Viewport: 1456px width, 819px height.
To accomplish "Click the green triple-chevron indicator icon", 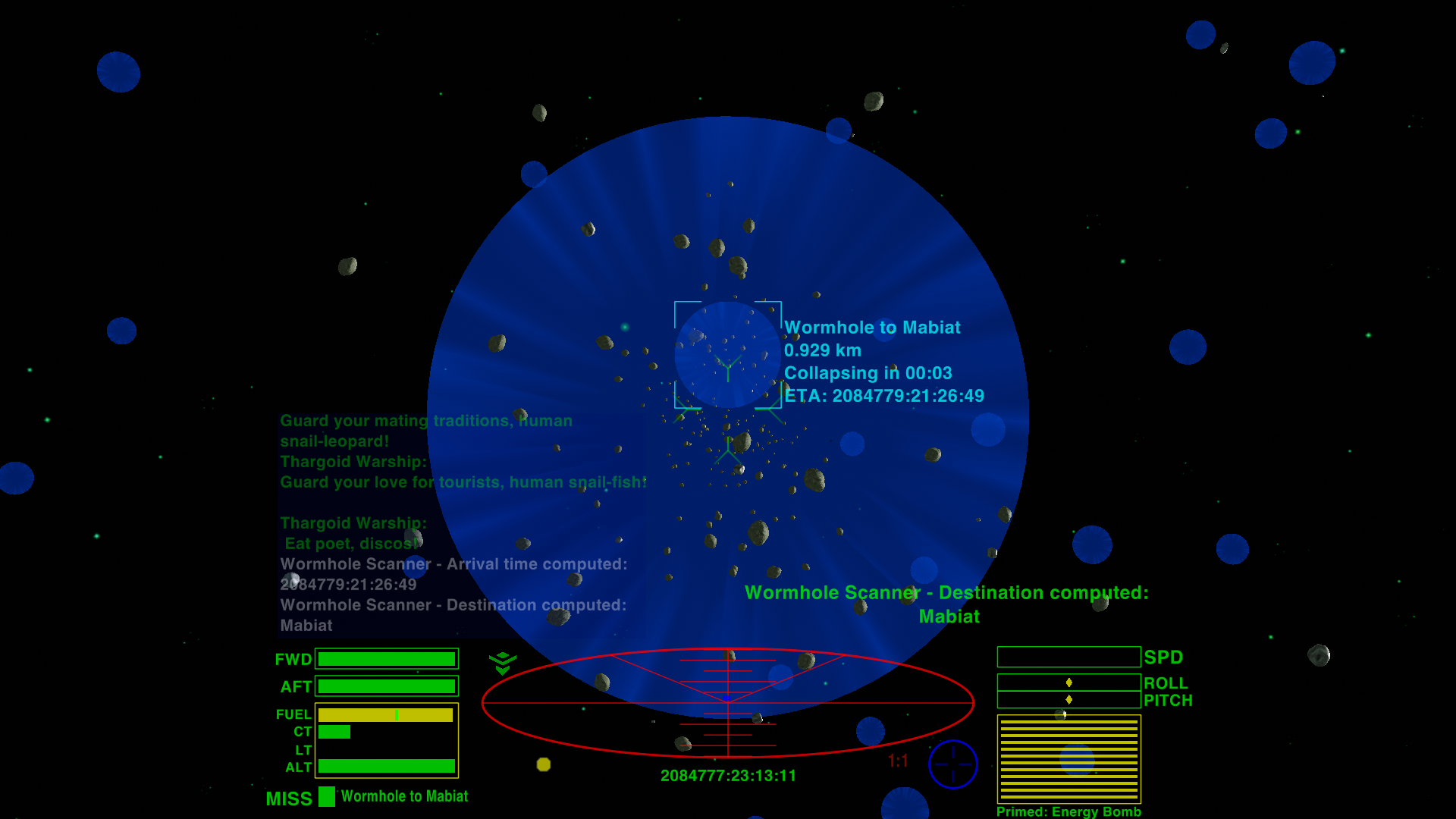I will 502,663.
